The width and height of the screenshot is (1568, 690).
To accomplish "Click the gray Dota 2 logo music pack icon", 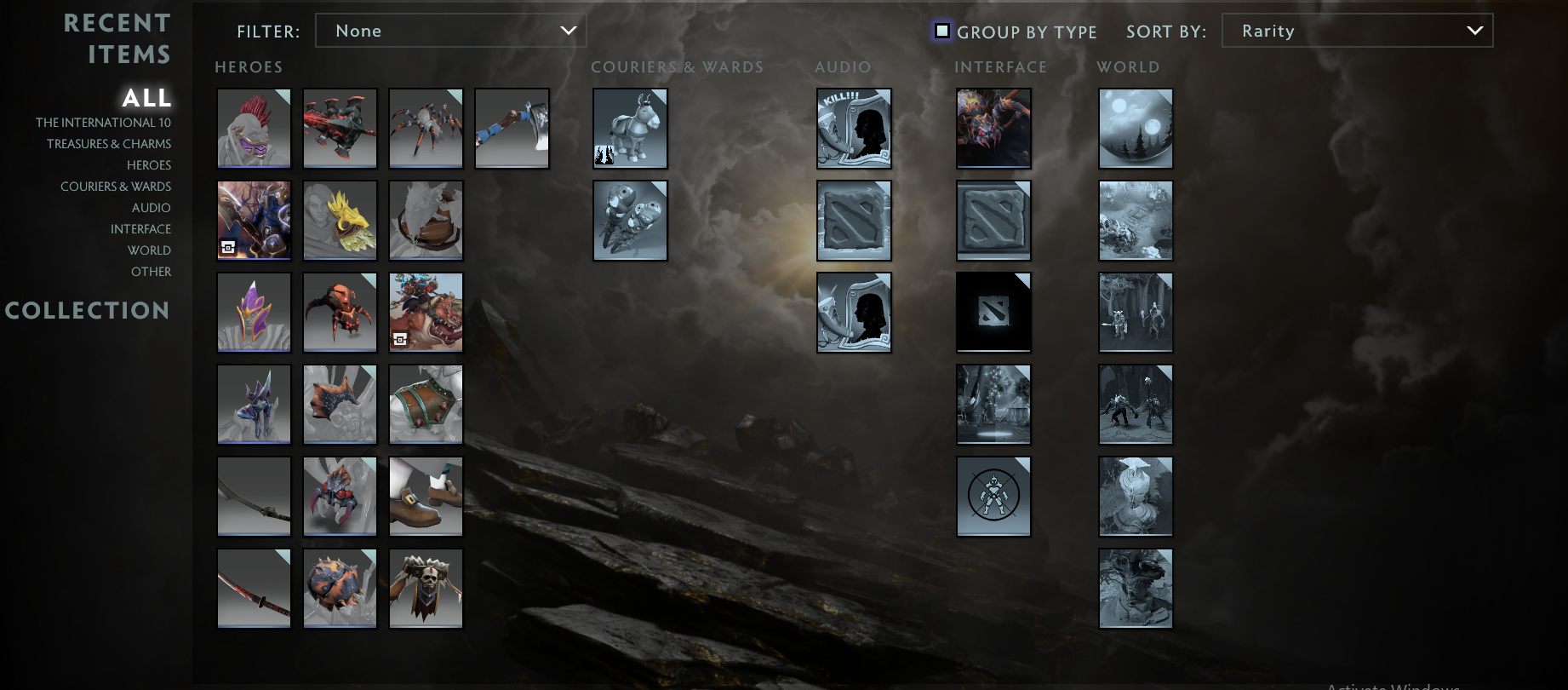I will pos(854,220).
